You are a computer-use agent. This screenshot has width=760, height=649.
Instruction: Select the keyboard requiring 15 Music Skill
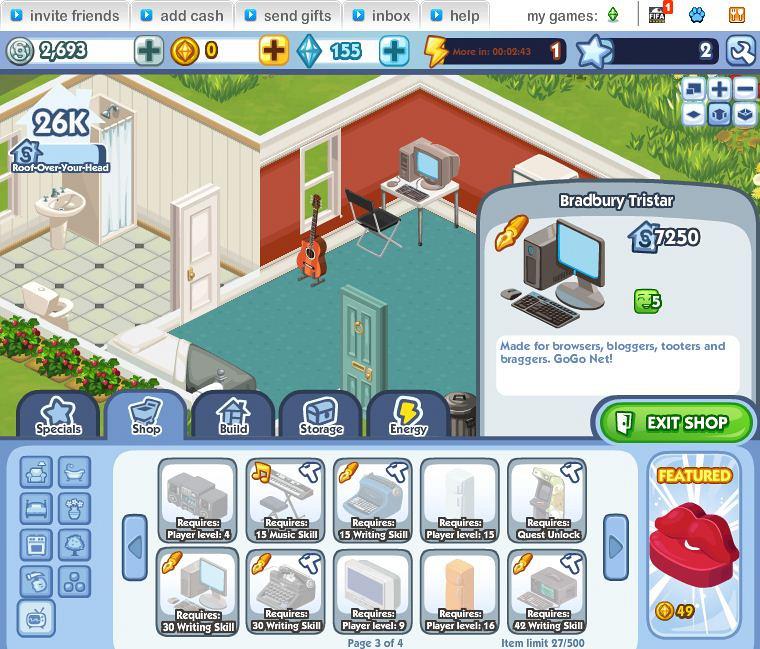click(286, 499)
